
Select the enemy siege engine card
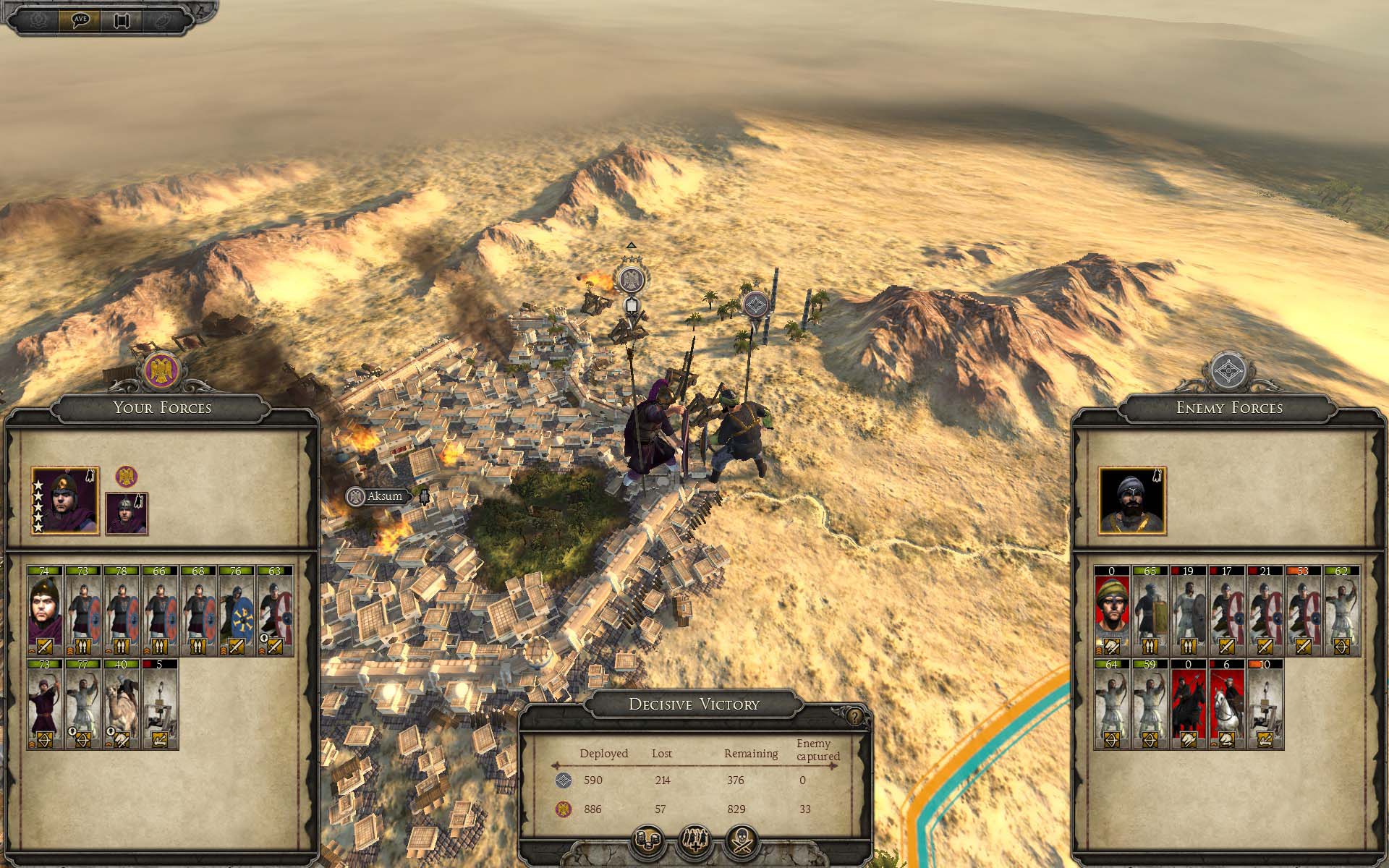tap(1265, 705)
